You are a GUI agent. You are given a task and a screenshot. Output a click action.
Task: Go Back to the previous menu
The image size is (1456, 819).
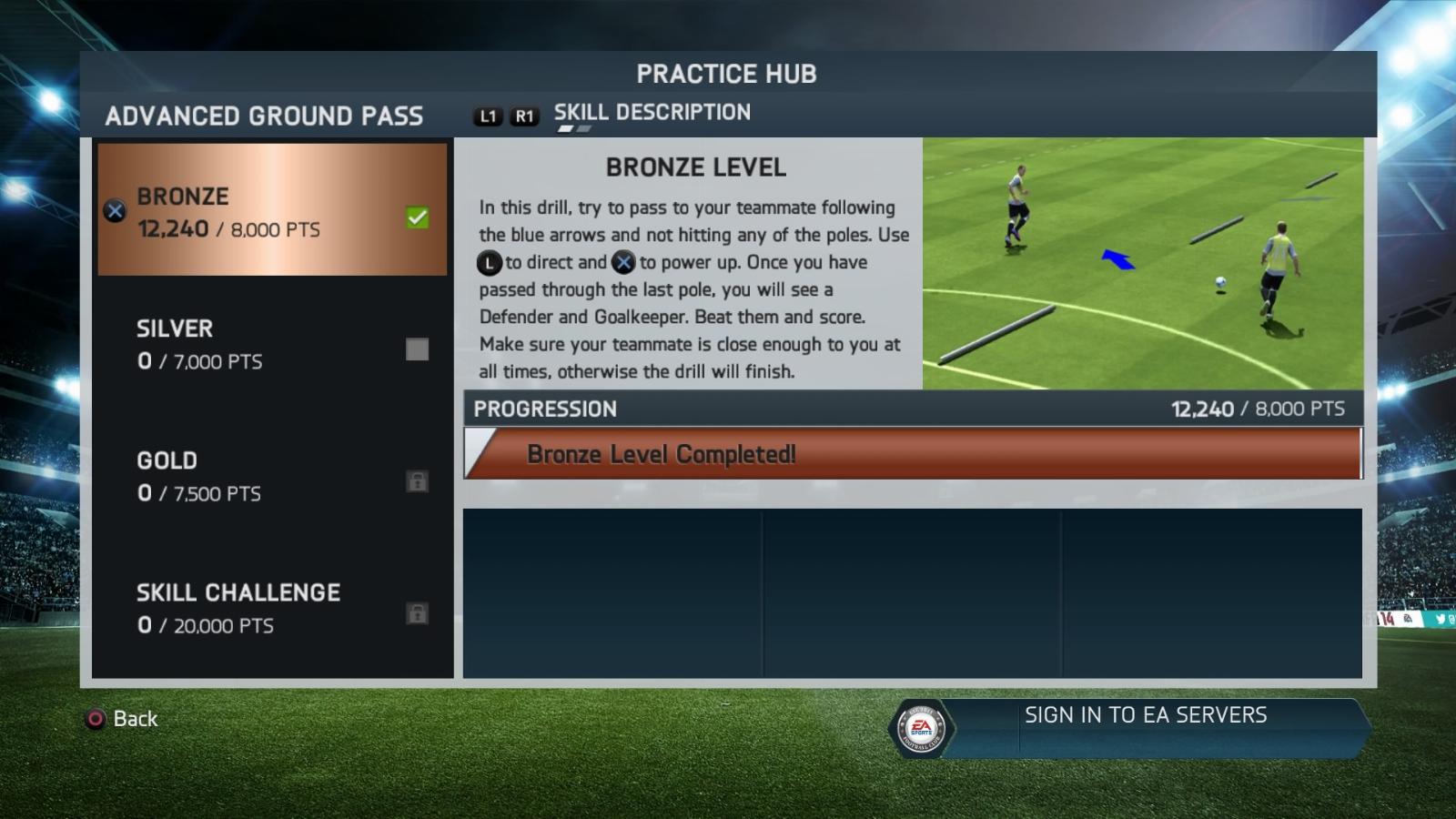[x=123, y=719]
